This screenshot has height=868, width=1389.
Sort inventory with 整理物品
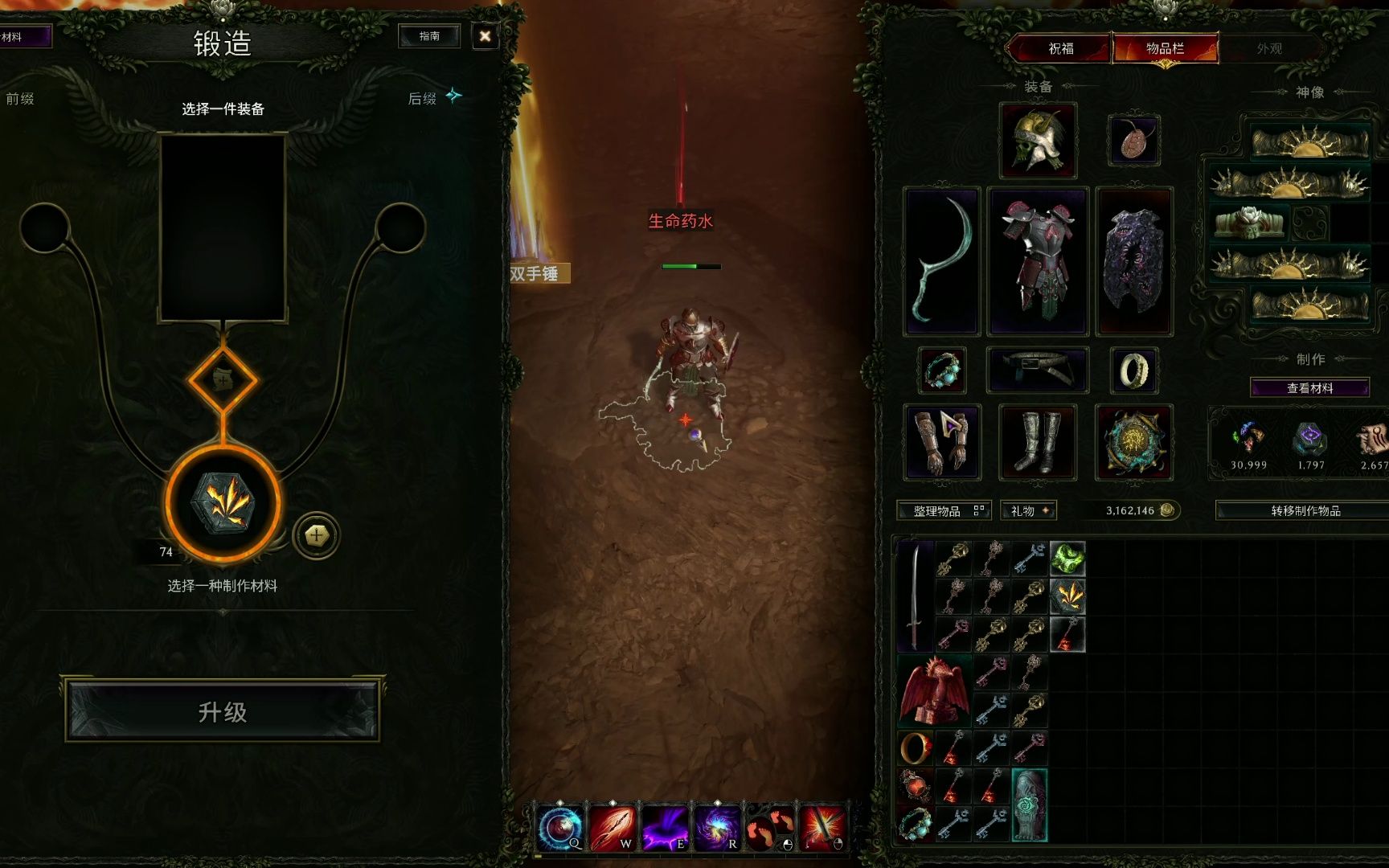(944, 510)
